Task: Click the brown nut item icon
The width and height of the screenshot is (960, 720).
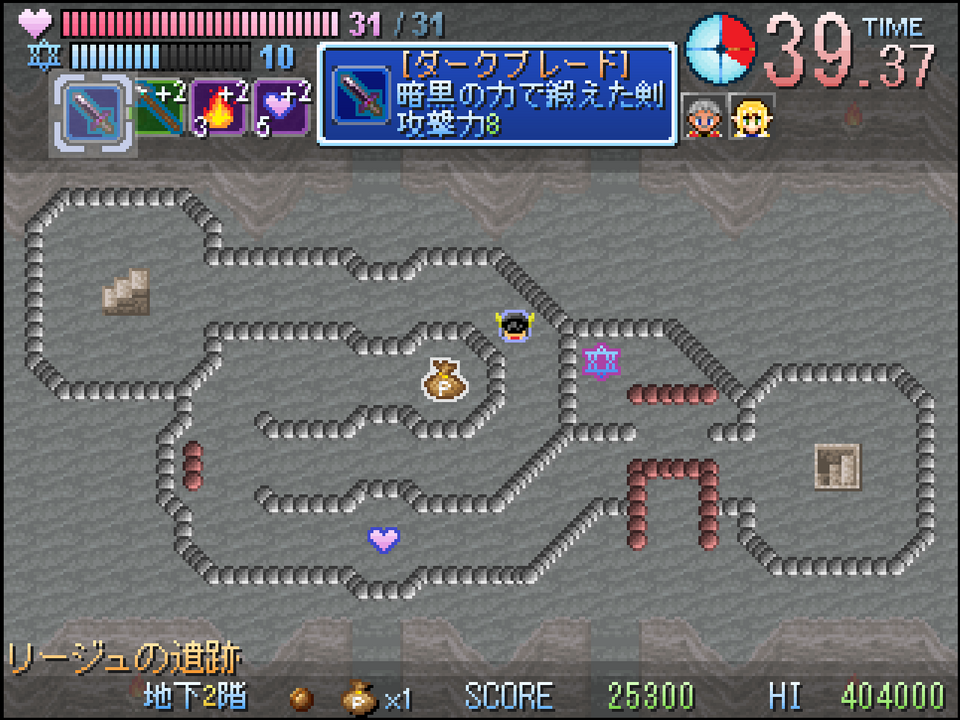Action: [301, 696]
